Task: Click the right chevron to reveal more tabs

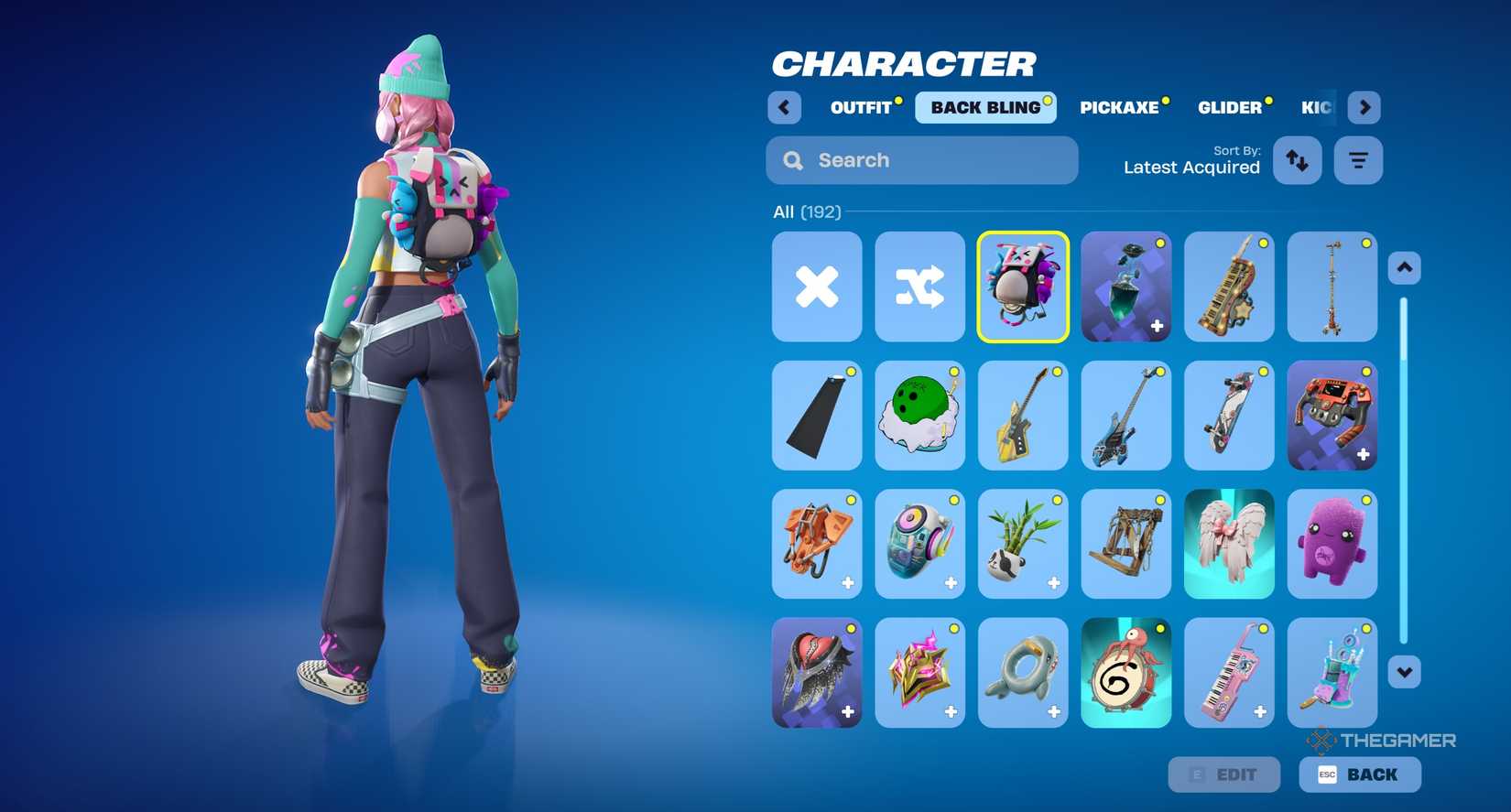Action: (1364, 107)
